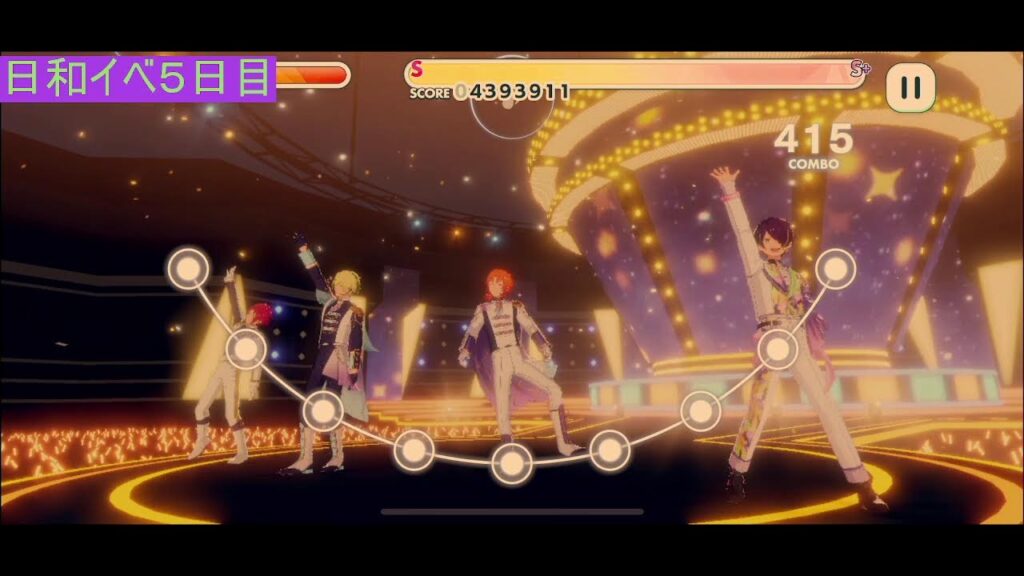The image size is (1024, 576).
Task: Tap the lowest middle note circle of the arc
Action: [511, 462]
